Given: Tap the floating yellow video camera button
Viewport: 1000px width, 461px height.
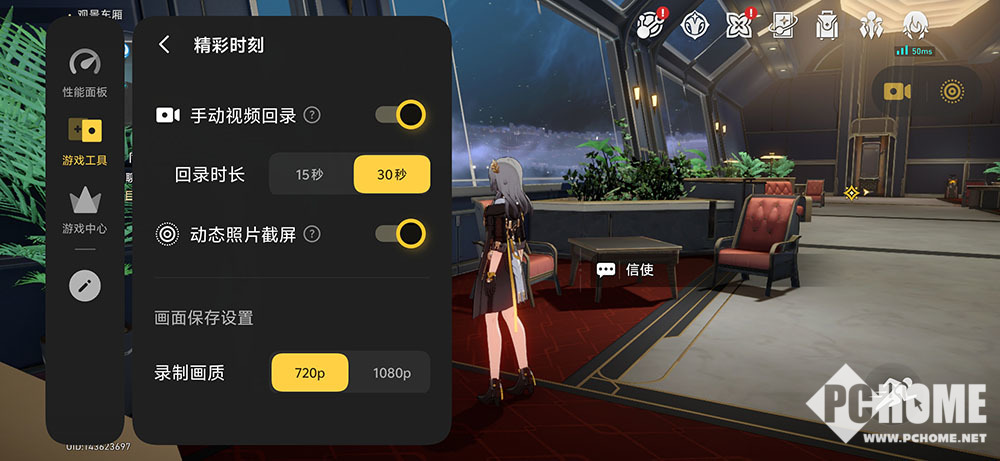Looking at the screenshot, I should pos(896,91).
